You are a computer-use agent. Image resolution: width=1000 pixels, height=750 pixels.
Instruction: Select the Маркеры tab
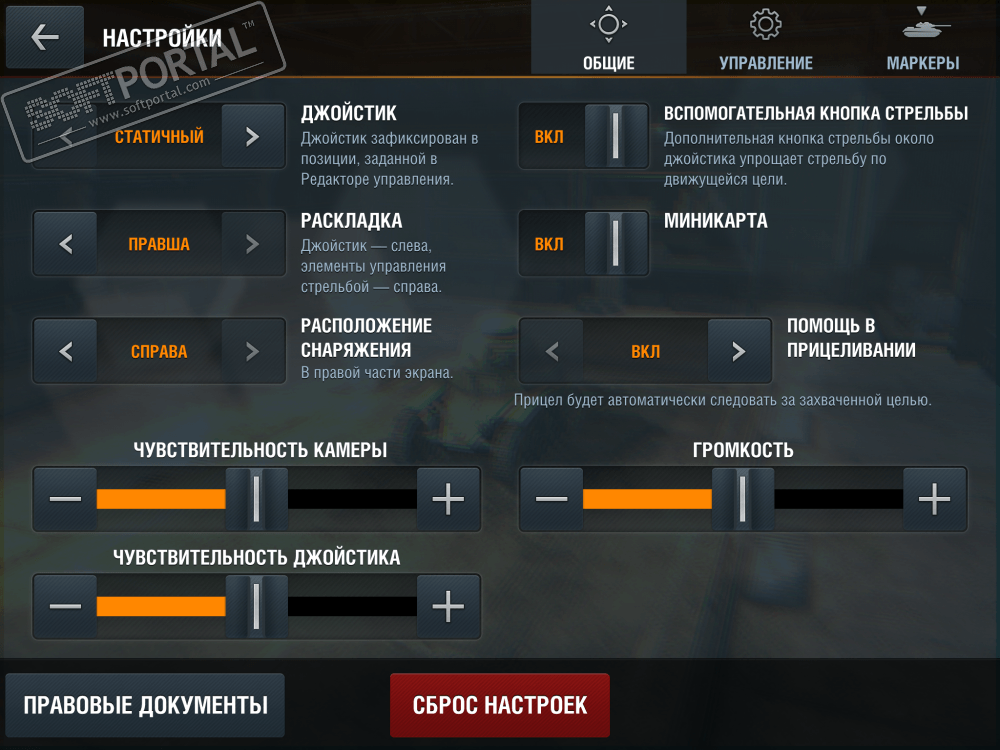(x=922, y=39)
